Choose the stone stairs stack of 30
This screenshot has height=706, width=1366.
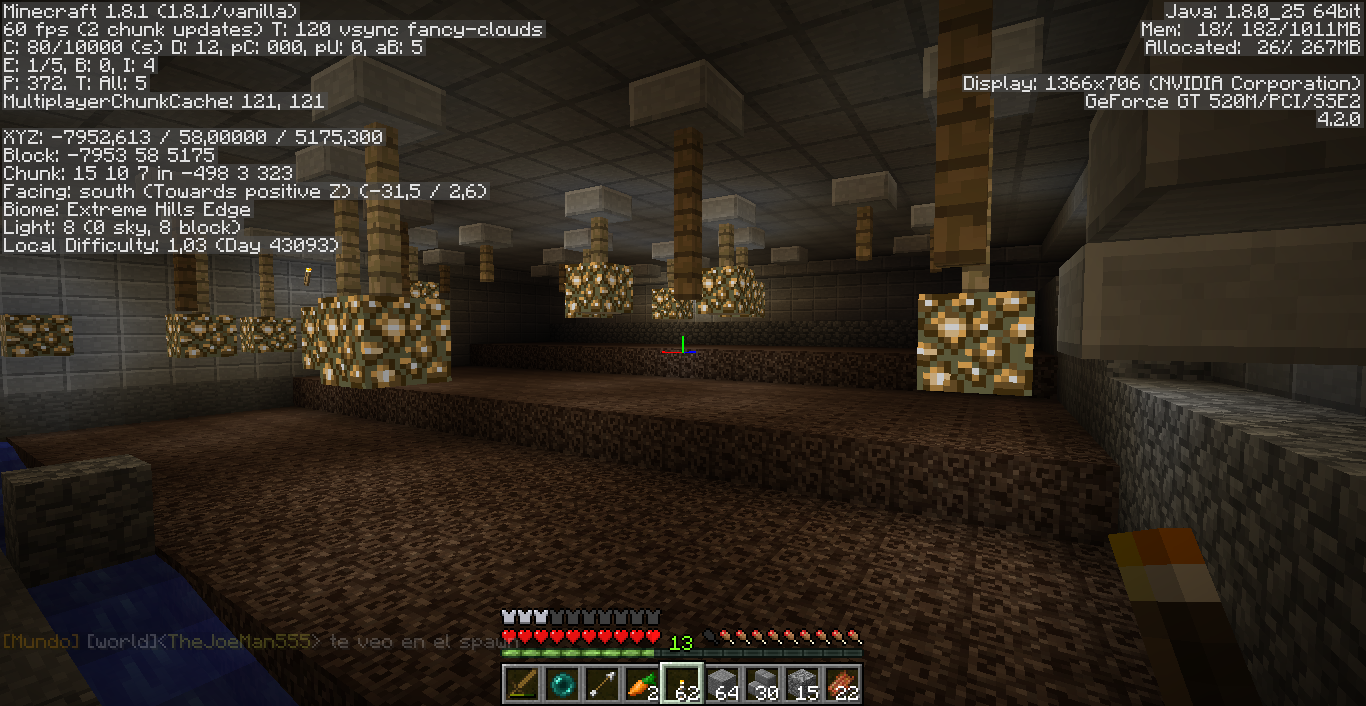[x=762, y=684]
